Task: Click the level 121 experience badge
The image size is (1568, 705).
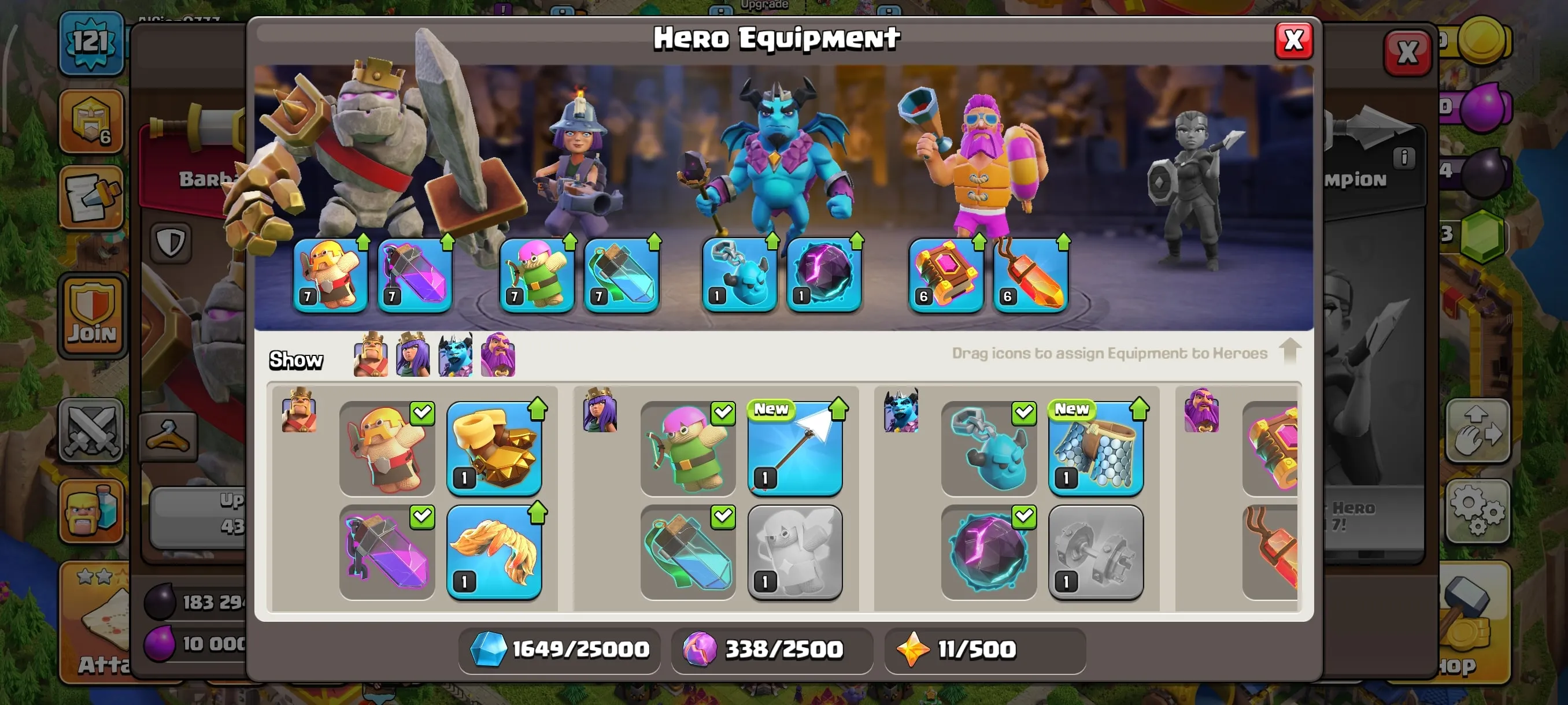Action: [91, 43]
